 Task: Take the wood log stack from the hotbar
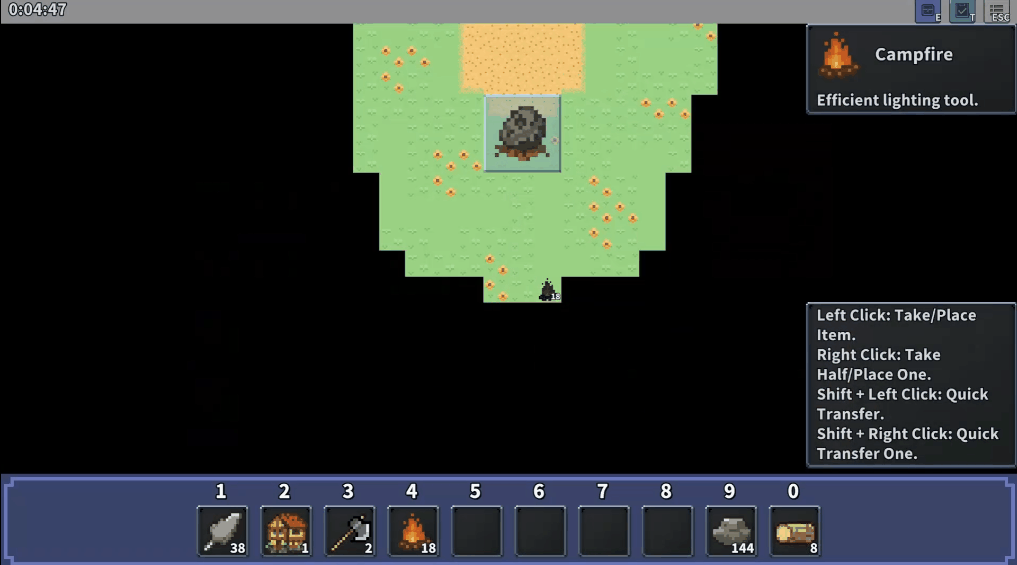794,531
